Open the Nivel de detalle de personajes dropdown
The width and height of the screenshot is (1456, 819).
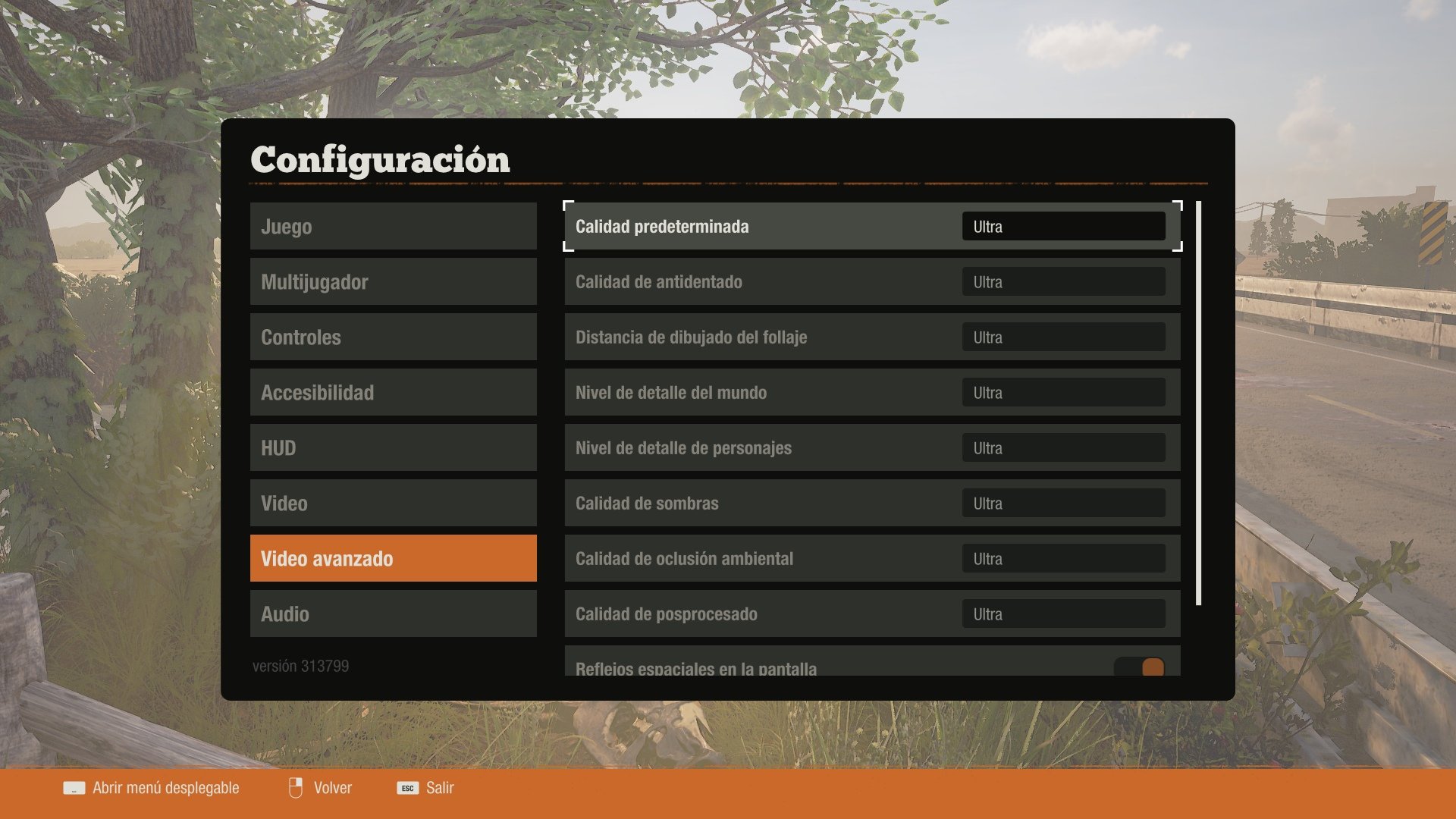pyautogui.click(x=1063, y=447)
